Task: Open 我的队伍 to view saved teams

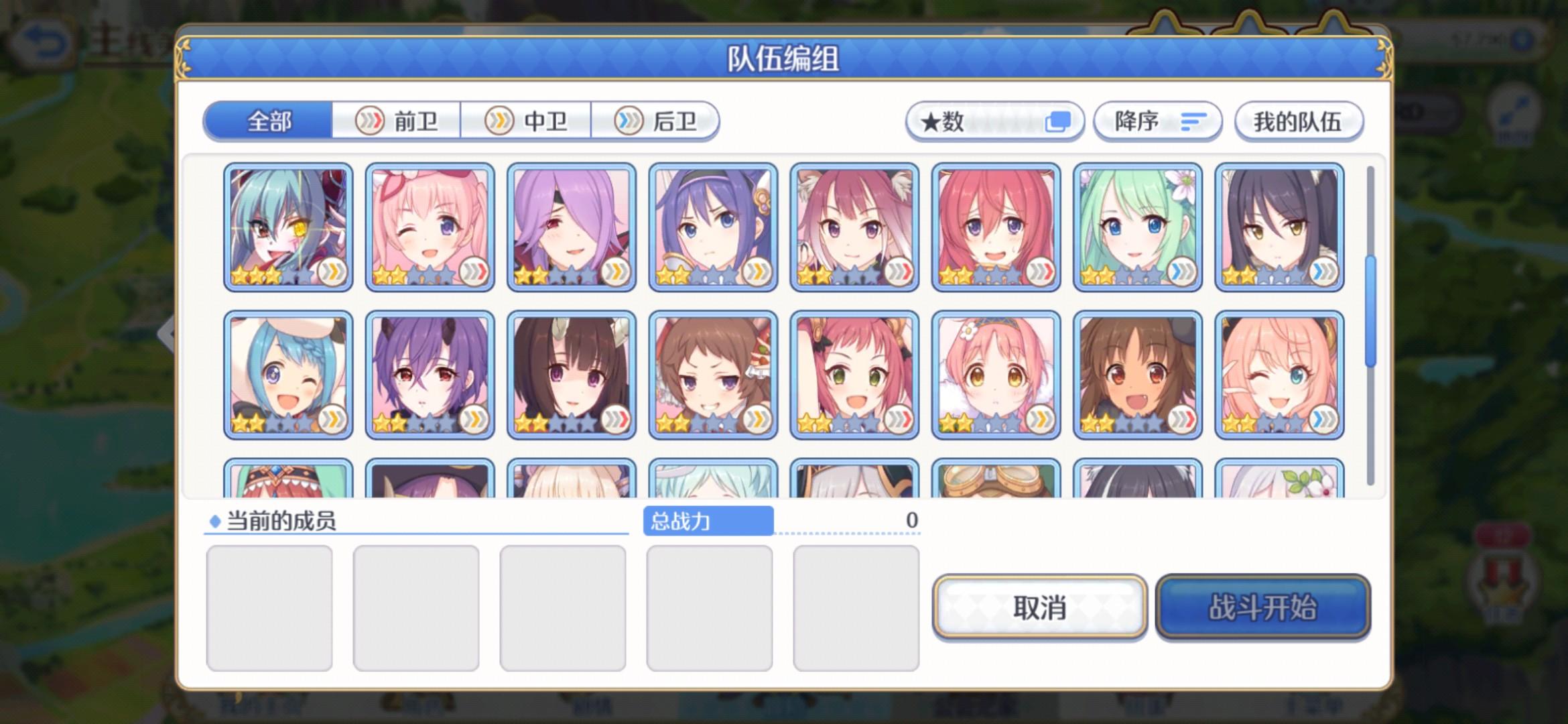Action: point(1298,121)
